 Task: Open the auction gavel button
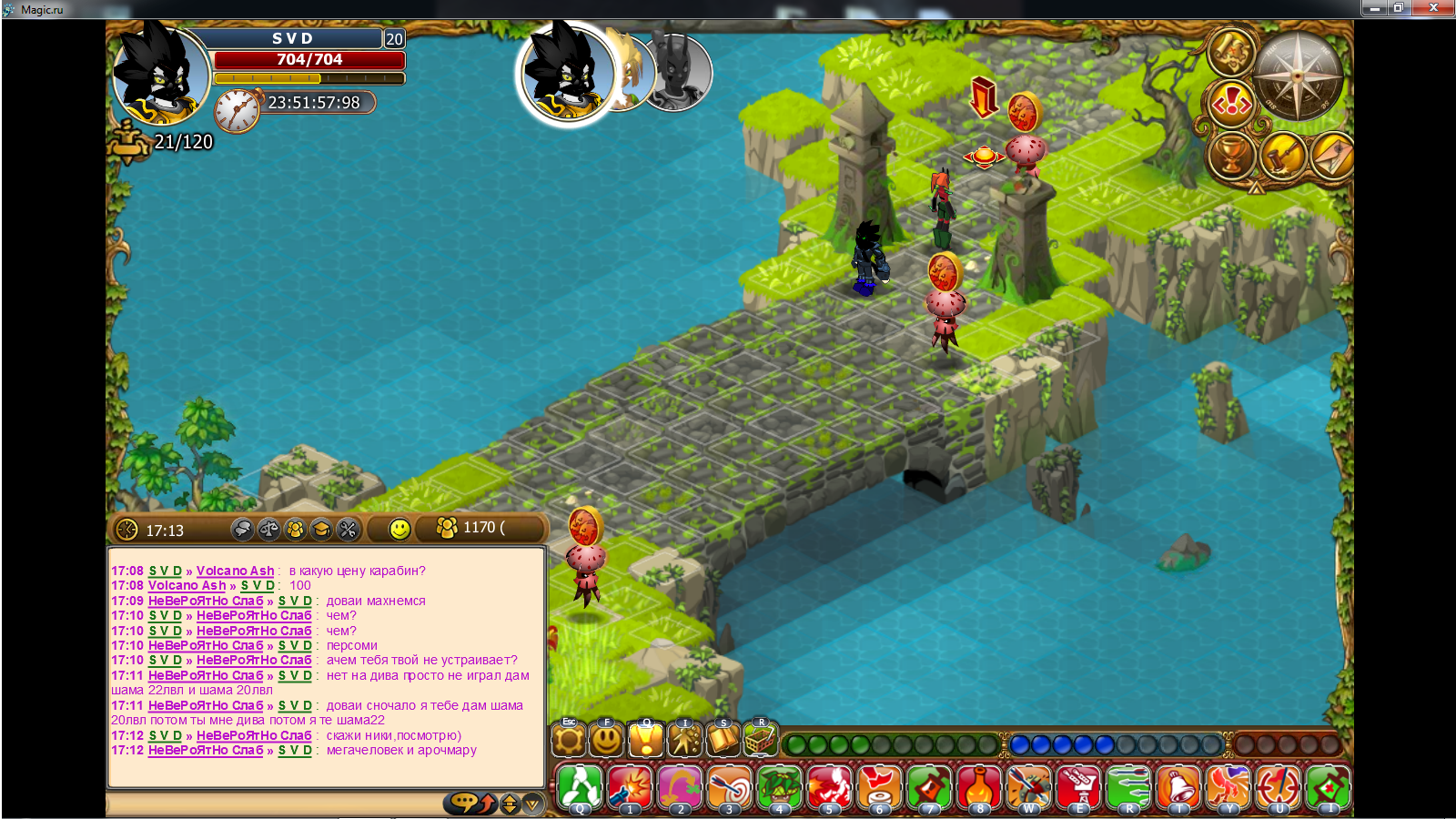(1283, 156)
